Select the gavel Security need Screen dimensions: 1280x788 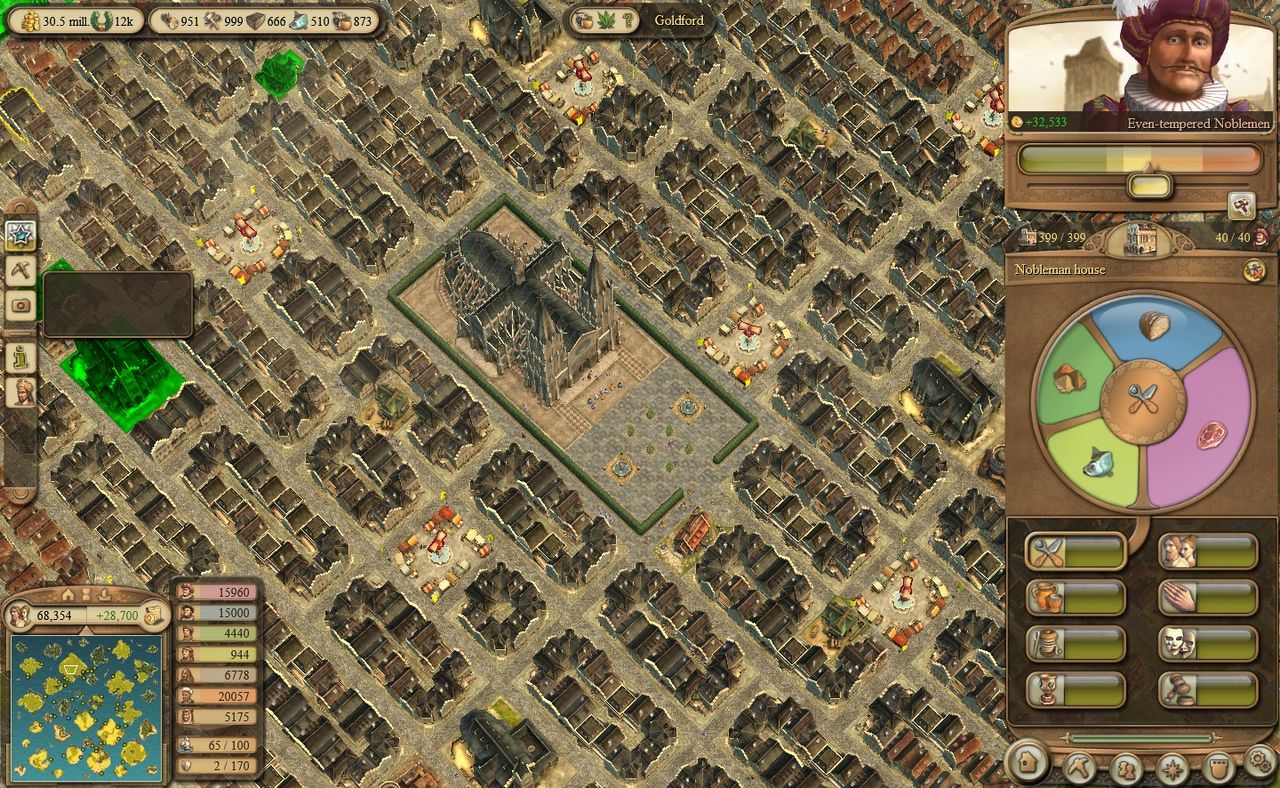[x=1207, y=689]
